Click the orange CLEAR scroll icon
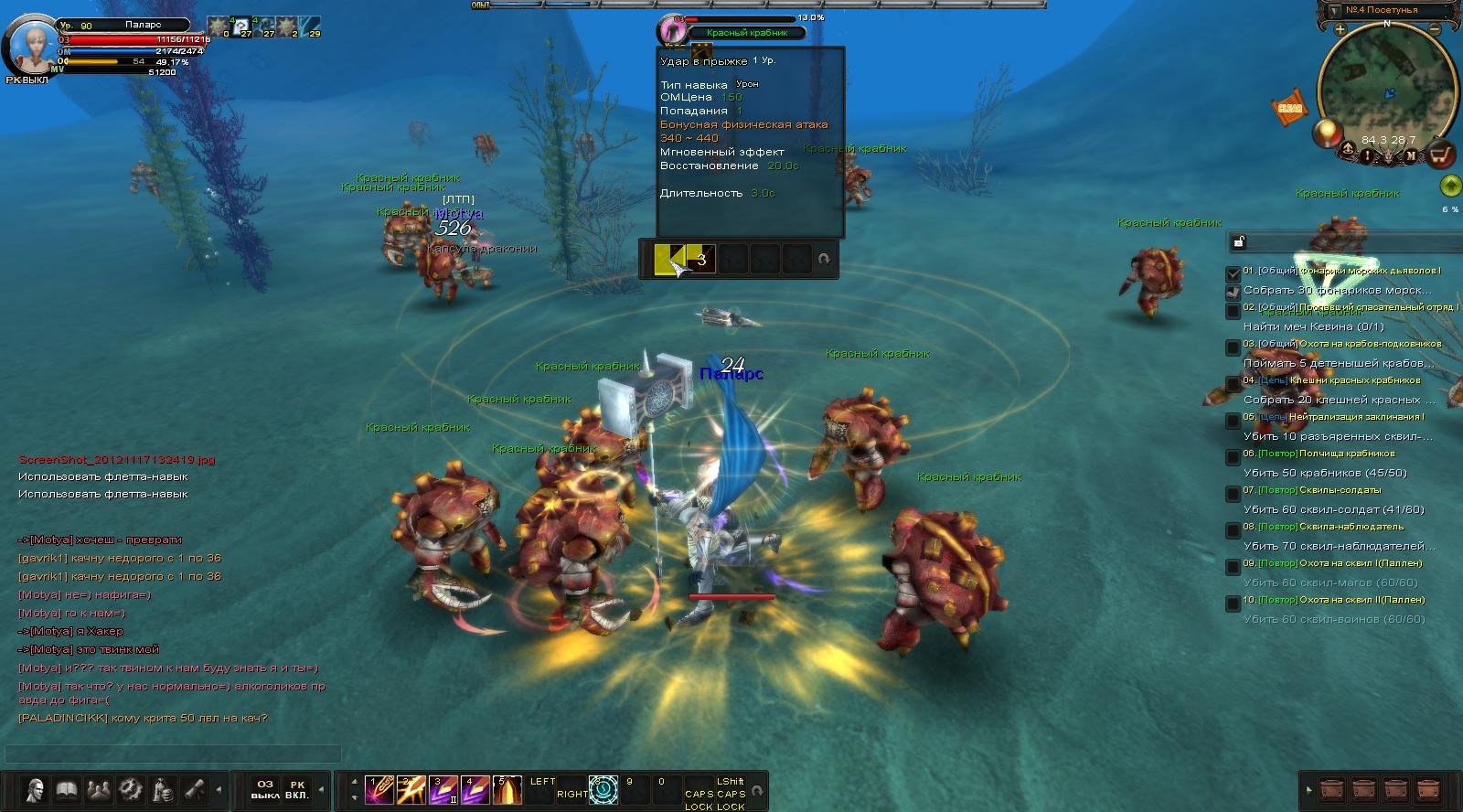The height and width of the screenshot is (812, 1463). (1289, 108)
